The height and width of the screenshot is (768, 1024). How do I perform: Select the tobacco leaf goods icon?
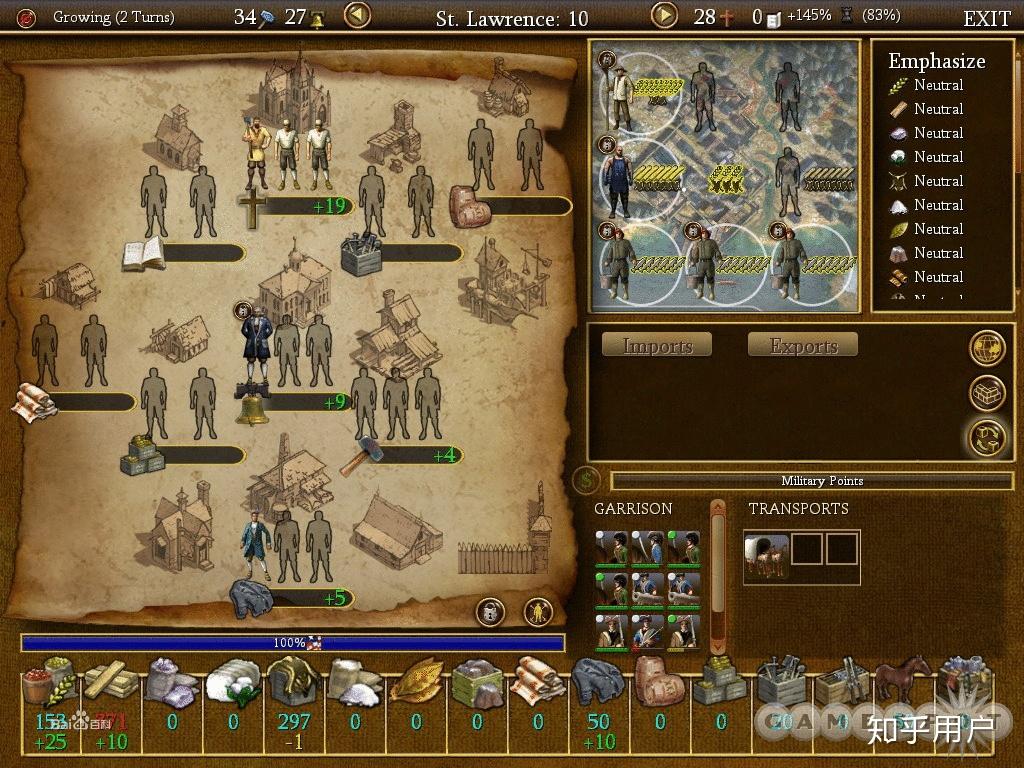point(416,684)
